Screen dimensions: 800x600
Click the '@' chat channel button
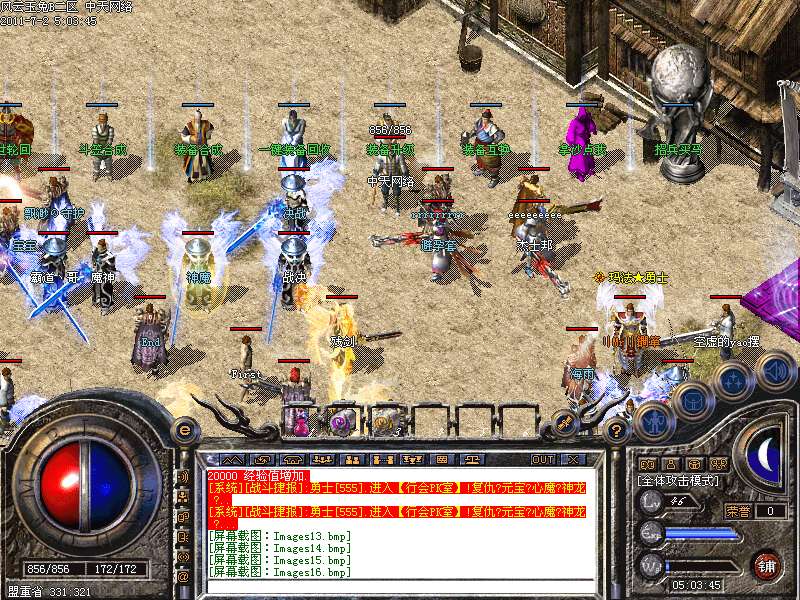tap(183, 576)
